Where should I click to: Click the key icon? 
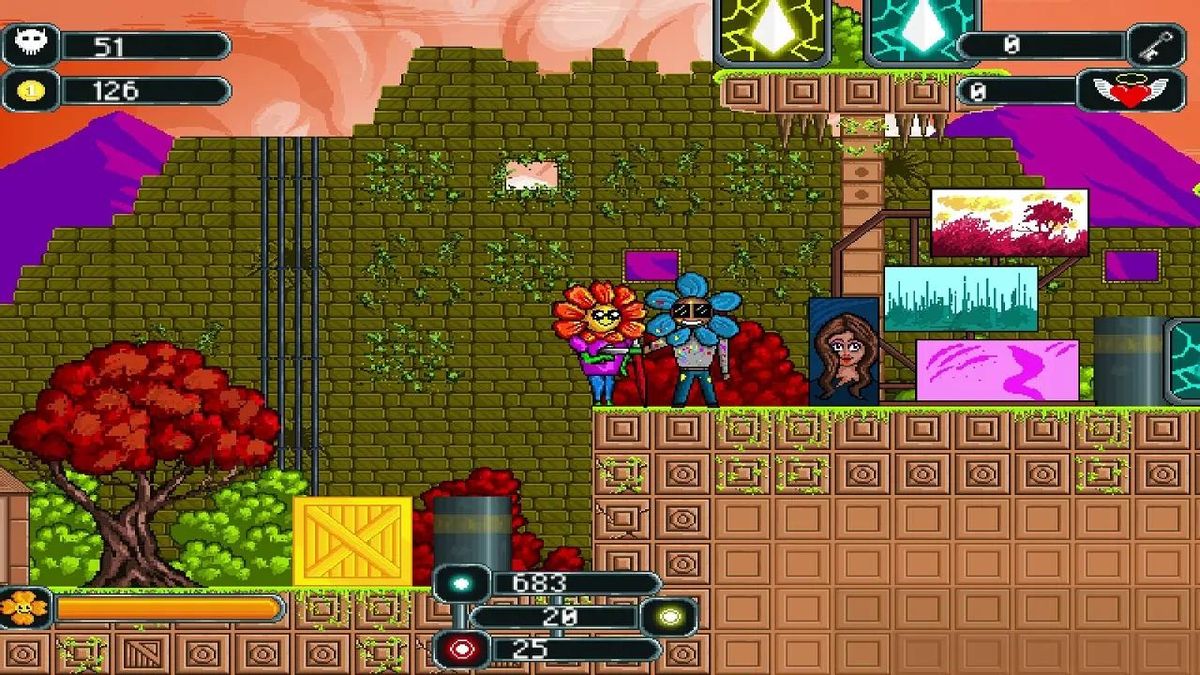coord(1156,45)
